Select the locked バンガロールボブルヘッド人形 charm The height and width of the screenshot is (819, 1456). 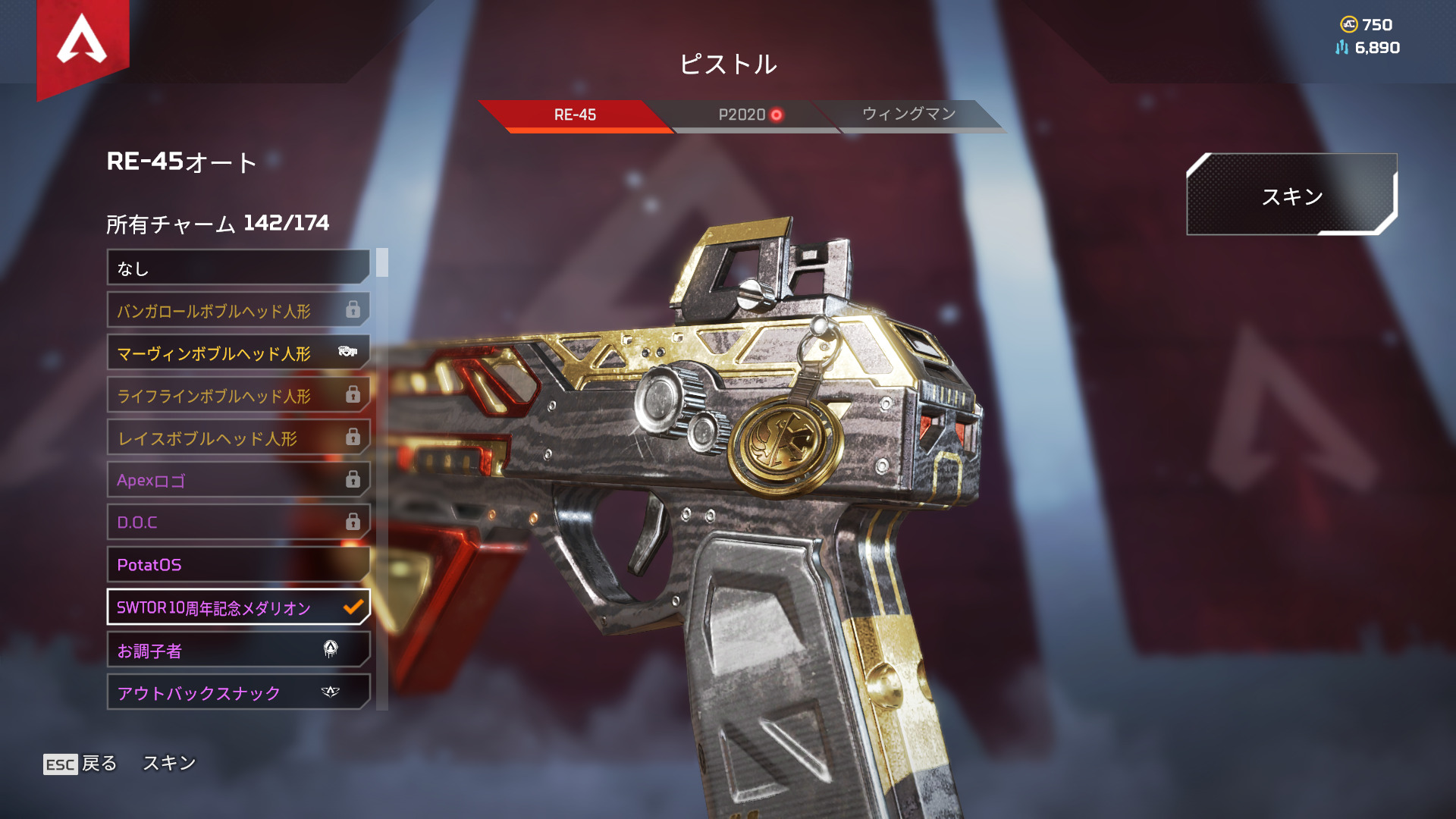pos(238,310)
